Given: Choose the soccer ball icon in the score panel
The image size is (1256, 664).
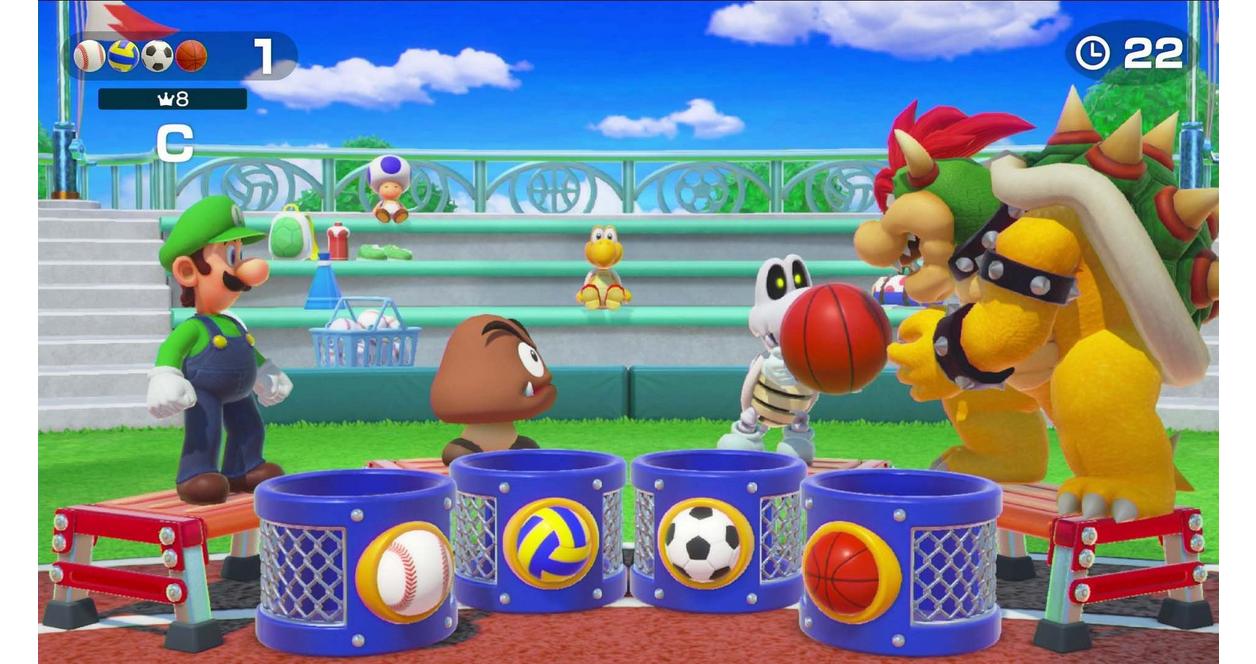Looking at the screenshot, I should (x=157, y=56).
